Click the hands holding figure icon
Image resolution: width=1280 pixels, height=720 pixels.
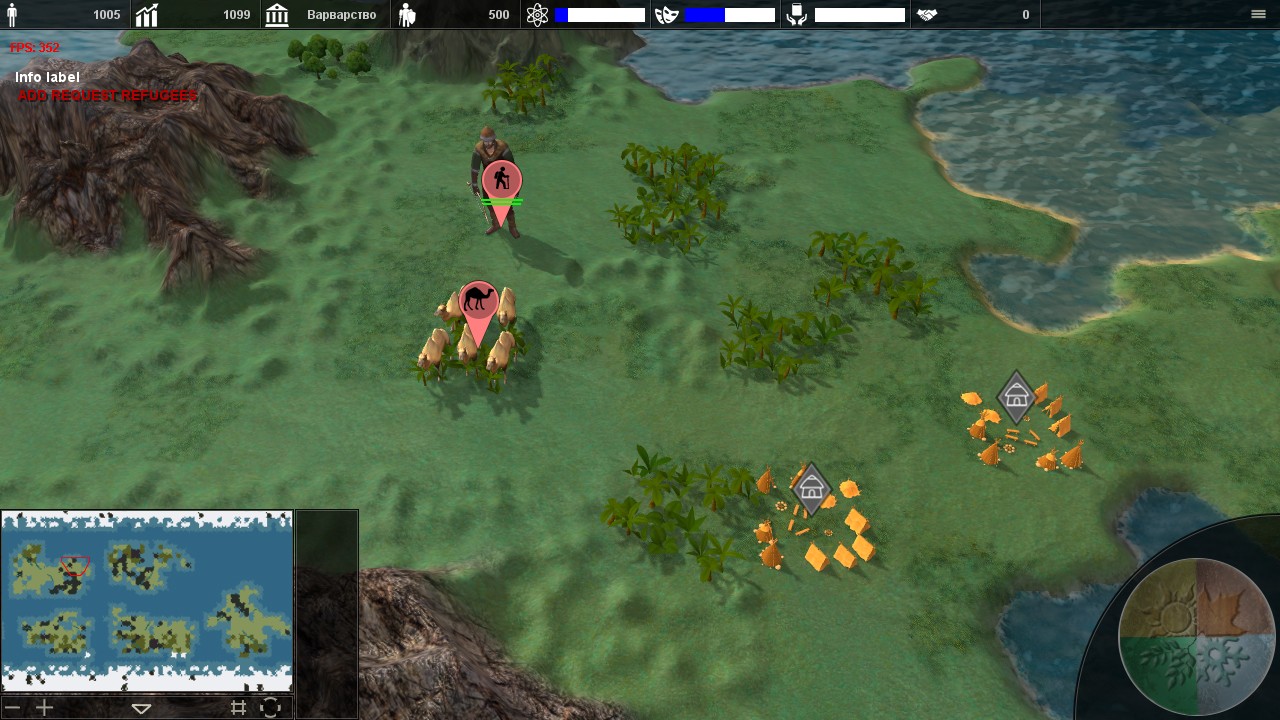[x=797, y=15]
